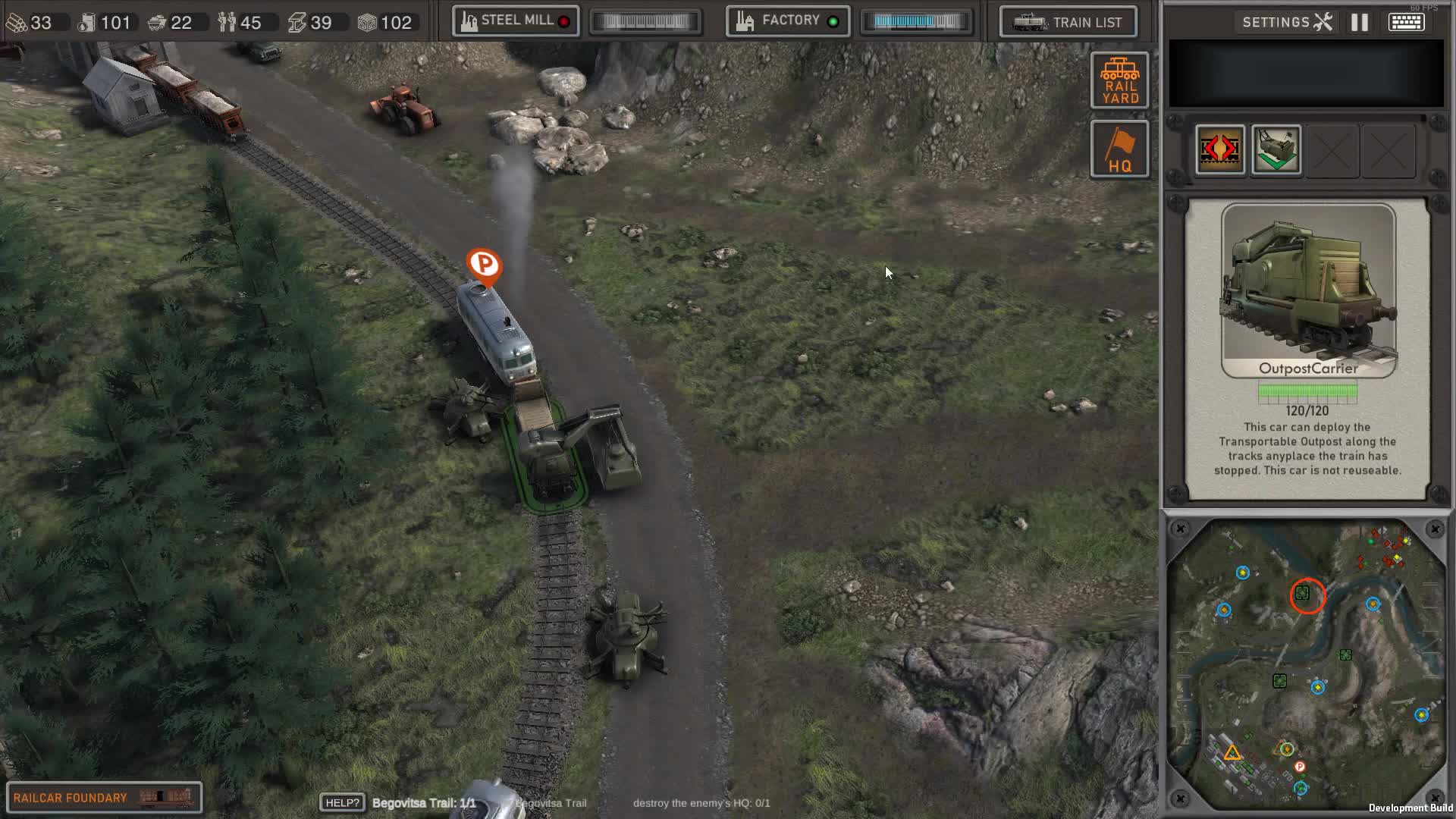Select the Factory tab
The height and width of the screenshot is (819, 1456).
[x=786, y=20]
